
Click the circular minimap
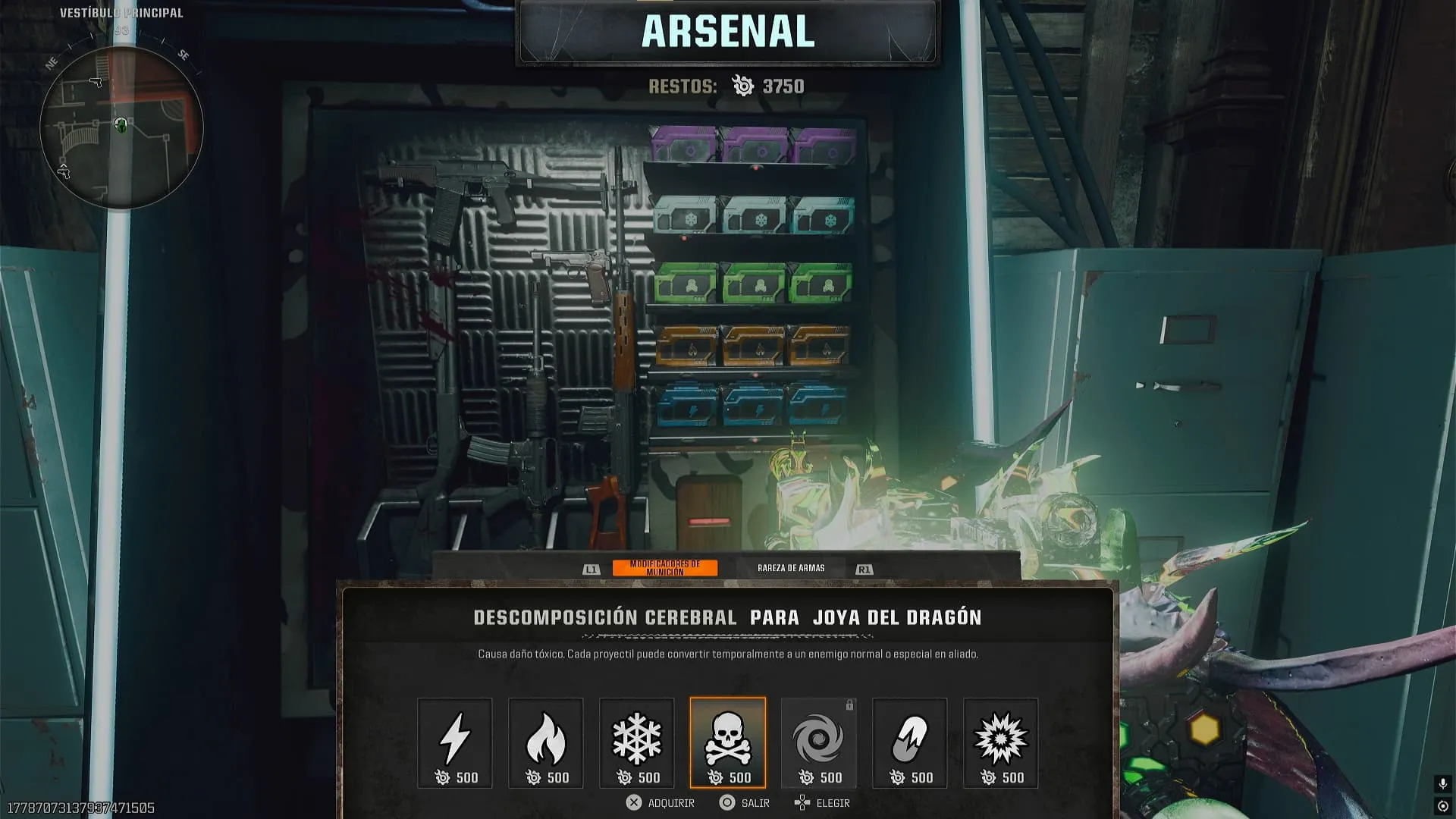pyautogui.click(x=121, y=127)
